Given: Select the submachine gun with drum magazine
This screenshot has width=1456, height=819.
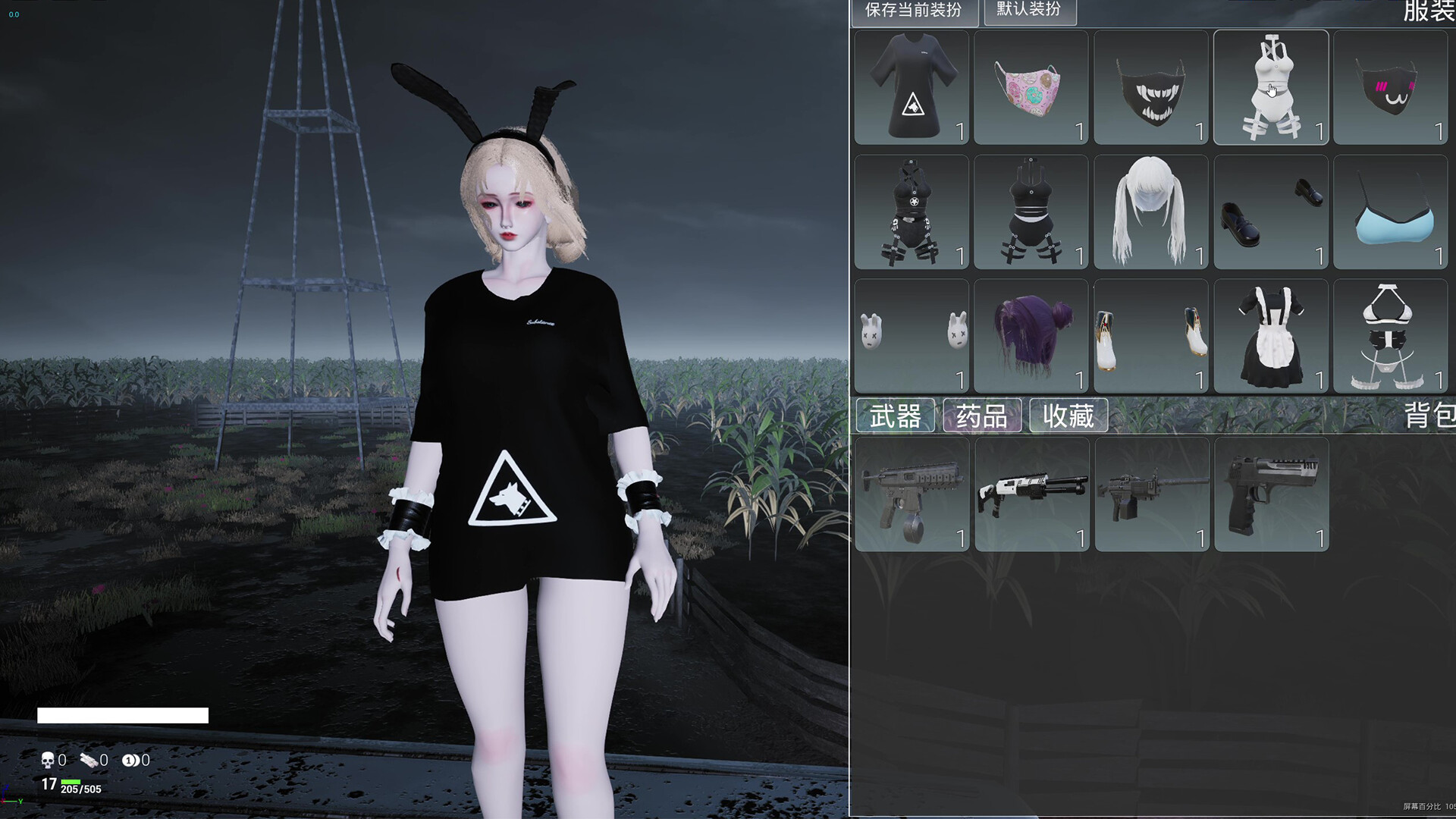Looking at the screenshot, I should [911, 494].
